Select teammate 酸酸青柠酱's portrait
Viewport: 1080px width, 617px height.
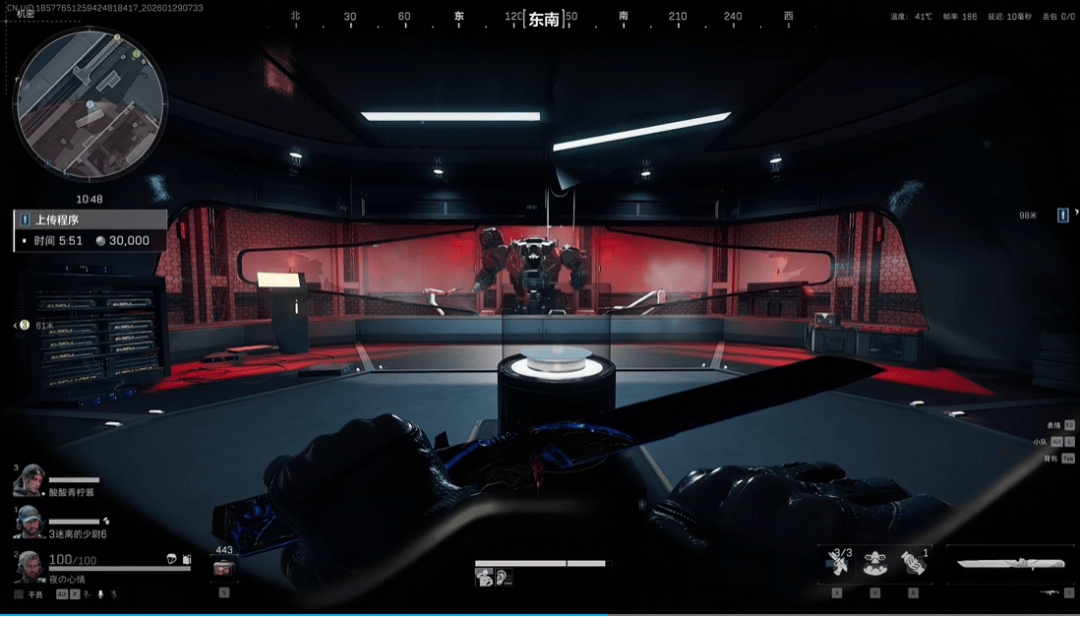[30, 480]
